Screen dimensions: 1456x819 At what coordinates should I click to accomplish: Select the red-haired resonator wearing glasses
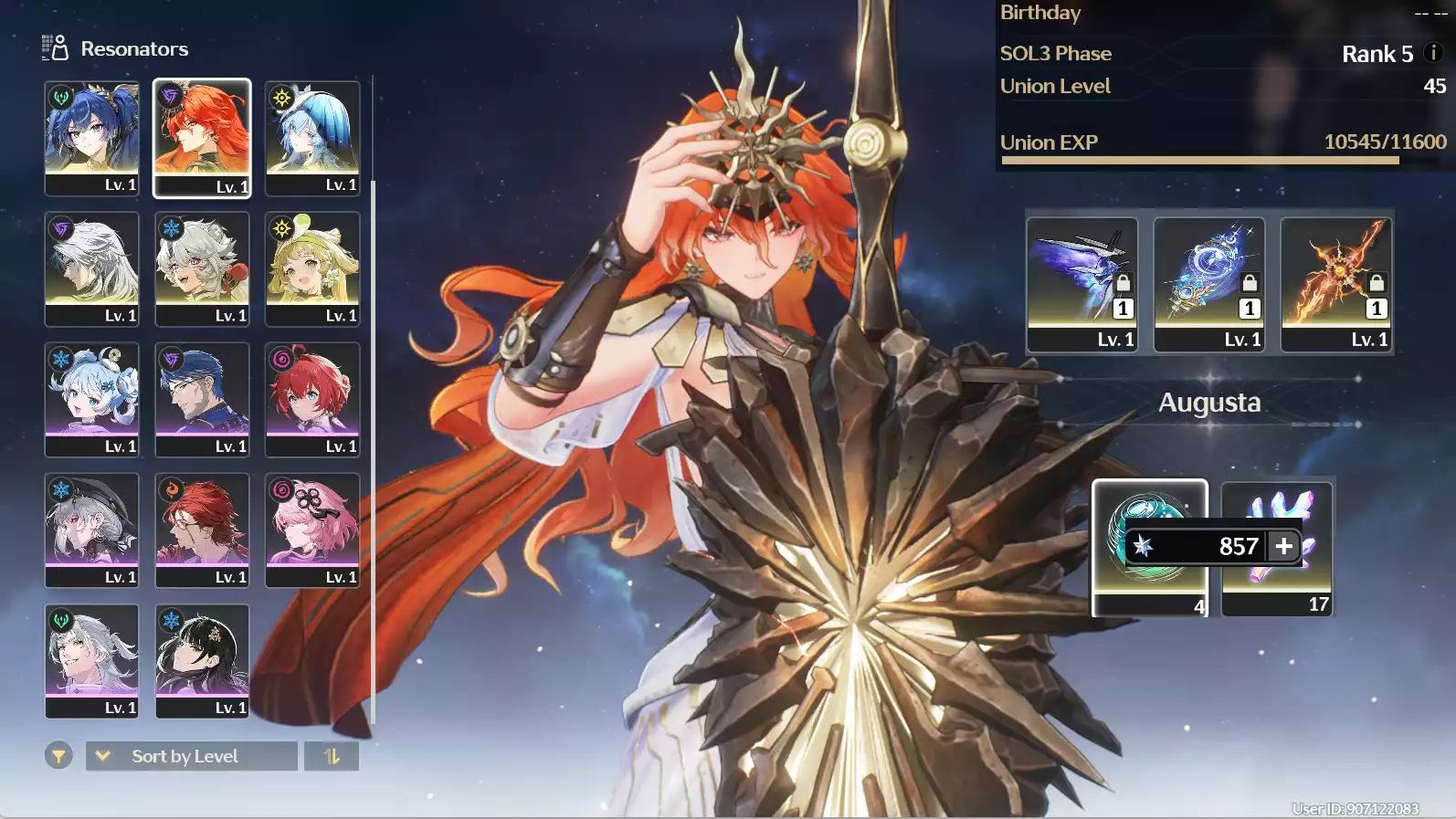(202, 530)
